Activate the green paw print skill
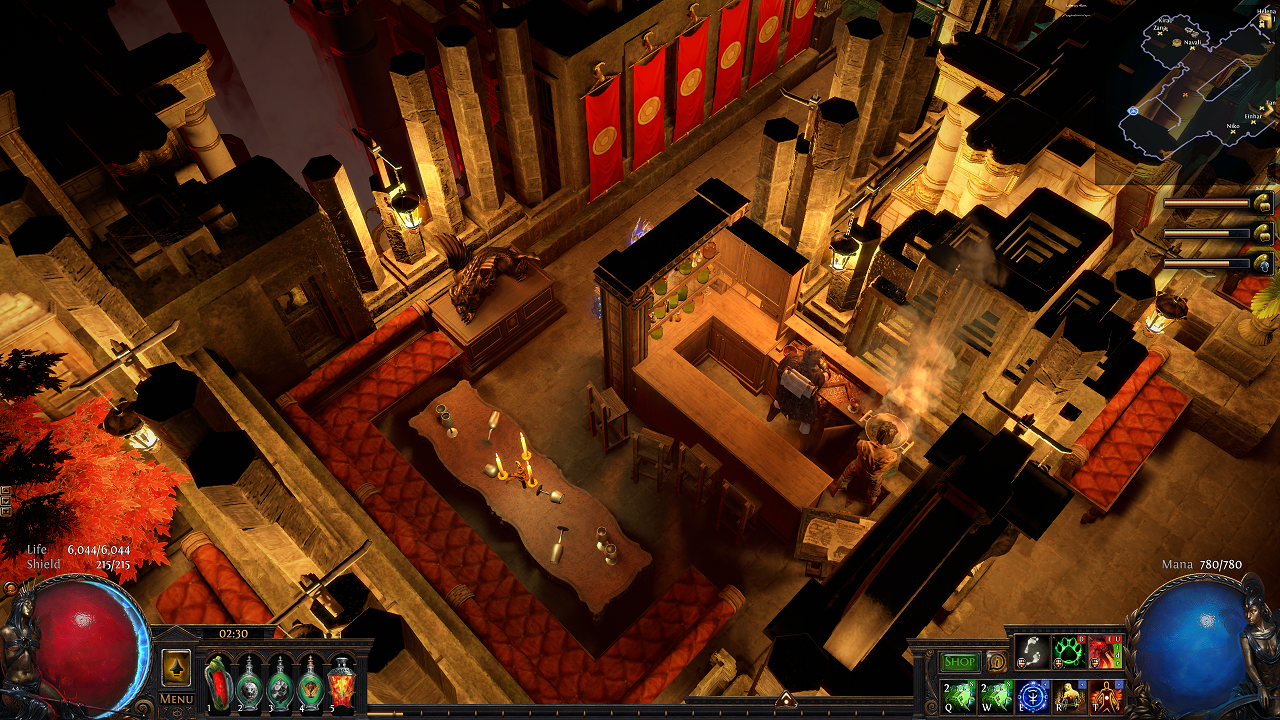Screen dimensions: 1280x720 1069,653
